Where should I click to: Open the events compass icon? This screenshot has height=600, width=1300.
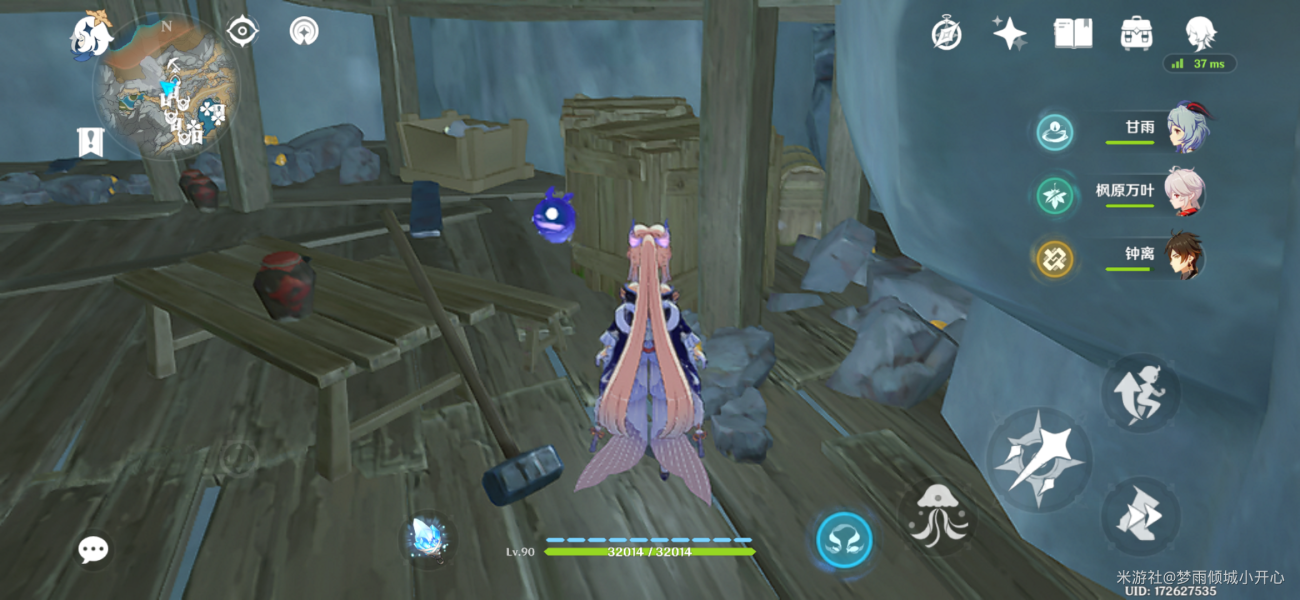(x=946, y=34)
